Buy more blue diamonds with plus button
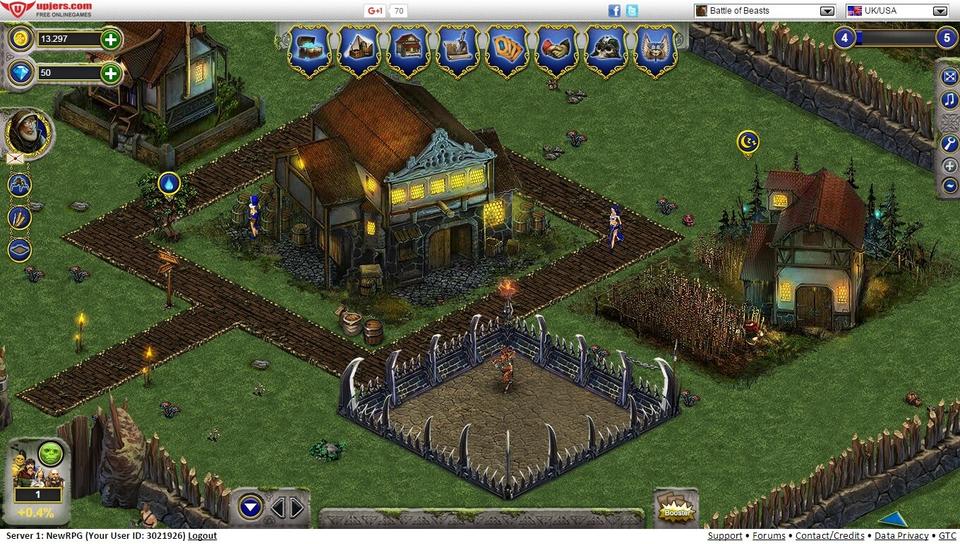Viewport: 960px width, 544px height. tap(110, 73)
